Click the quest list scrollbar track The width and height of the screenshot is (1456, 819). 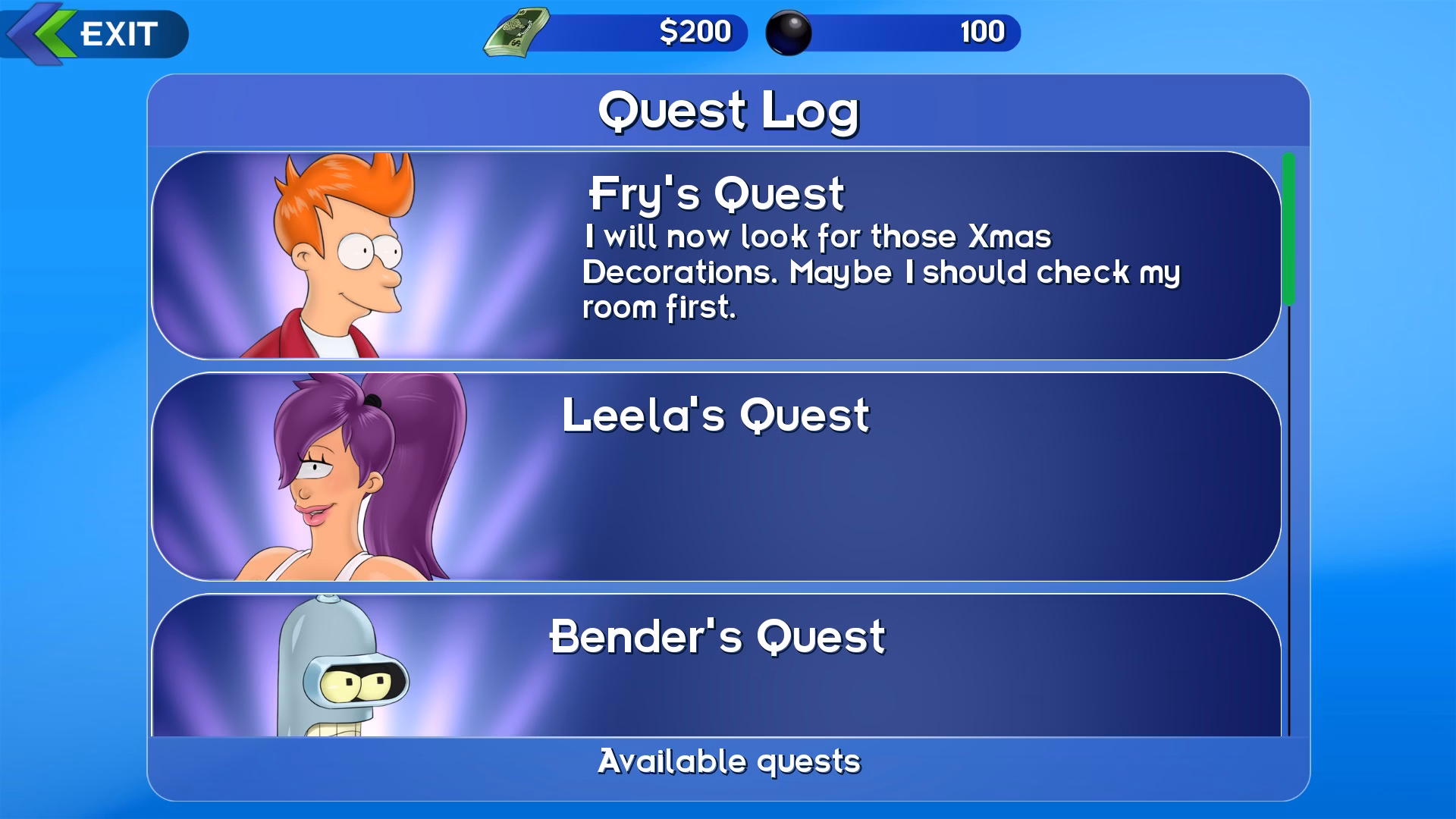[1288, 531]
